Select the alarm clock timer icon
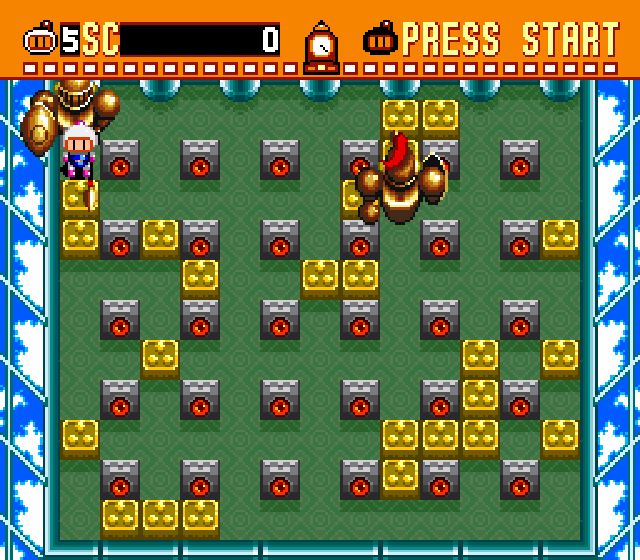Viewport: 640px width, 560px height. (321, 46)
